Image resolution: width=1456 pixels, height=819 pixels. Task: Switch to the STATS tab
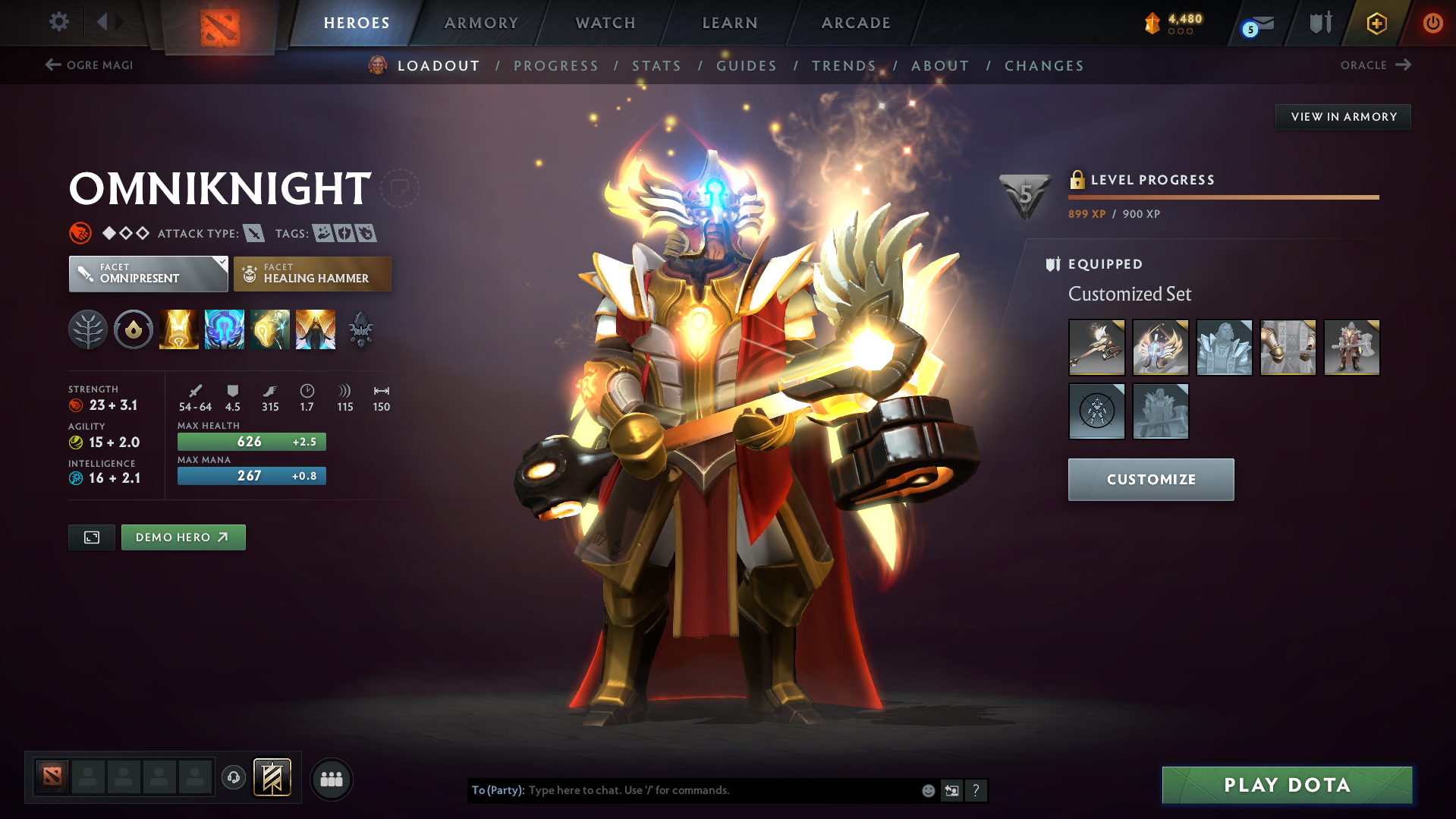(656, 66)
